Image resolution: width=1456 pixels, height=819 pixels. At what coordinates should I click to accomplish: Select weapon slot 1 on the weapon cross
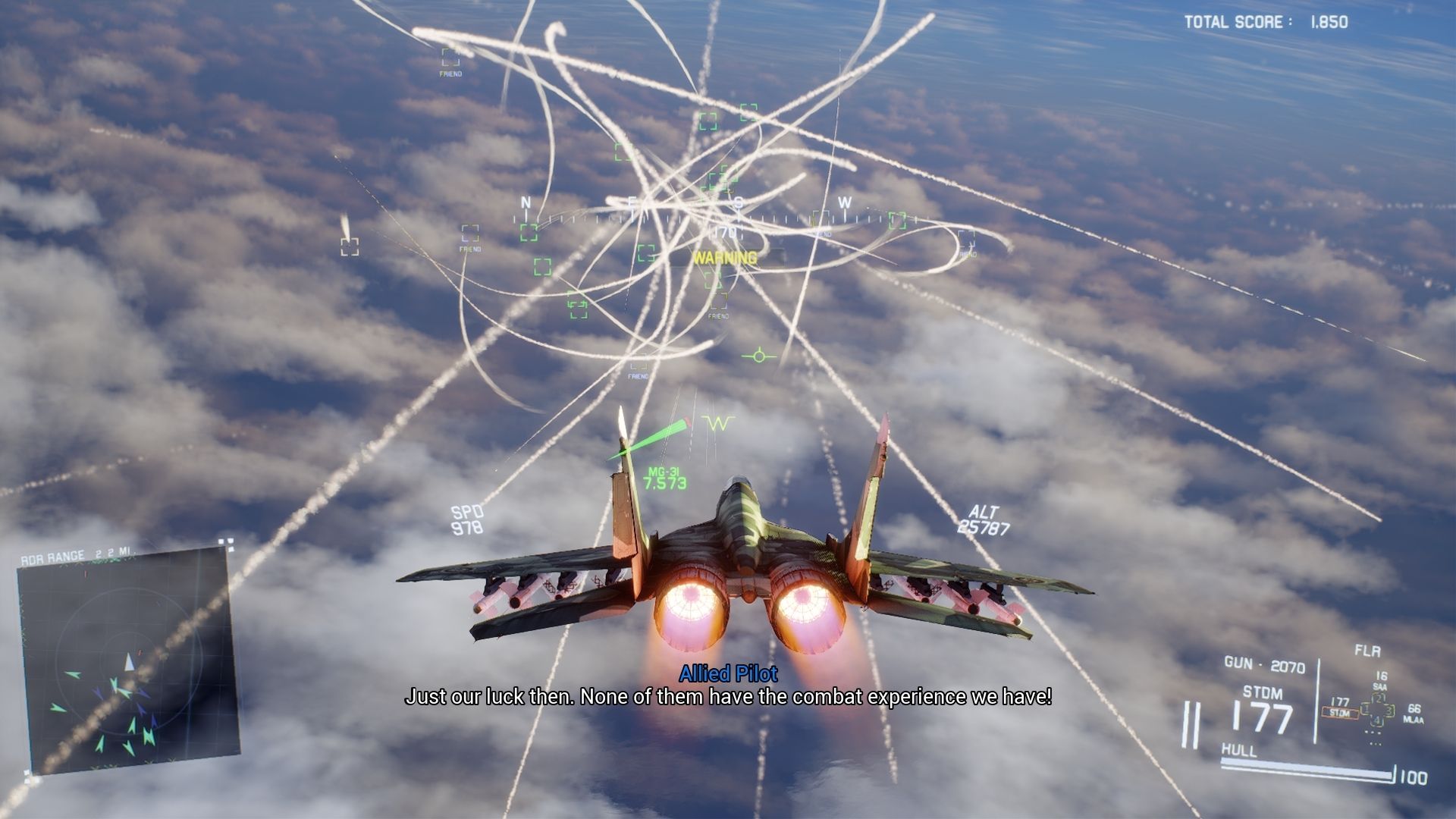[1367, 709]
